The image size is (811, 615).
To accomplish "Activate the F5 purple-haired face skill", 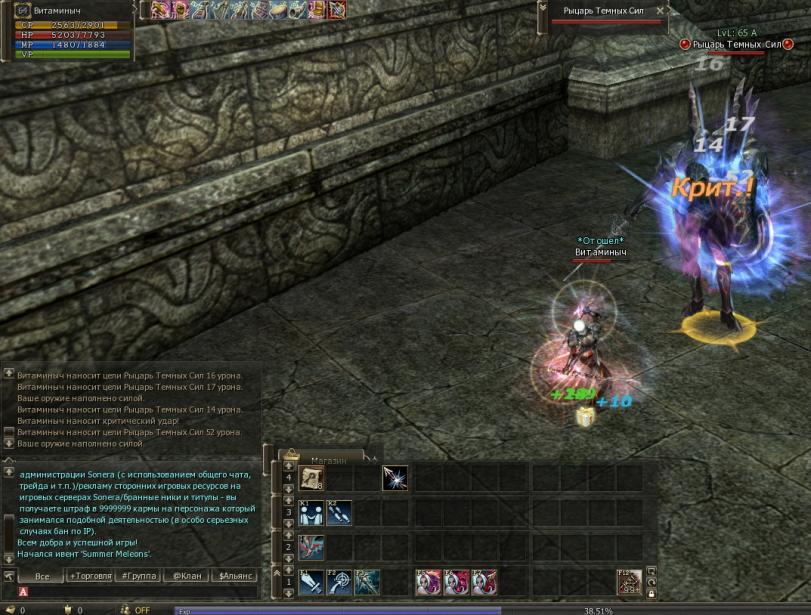I will point(428,581).
